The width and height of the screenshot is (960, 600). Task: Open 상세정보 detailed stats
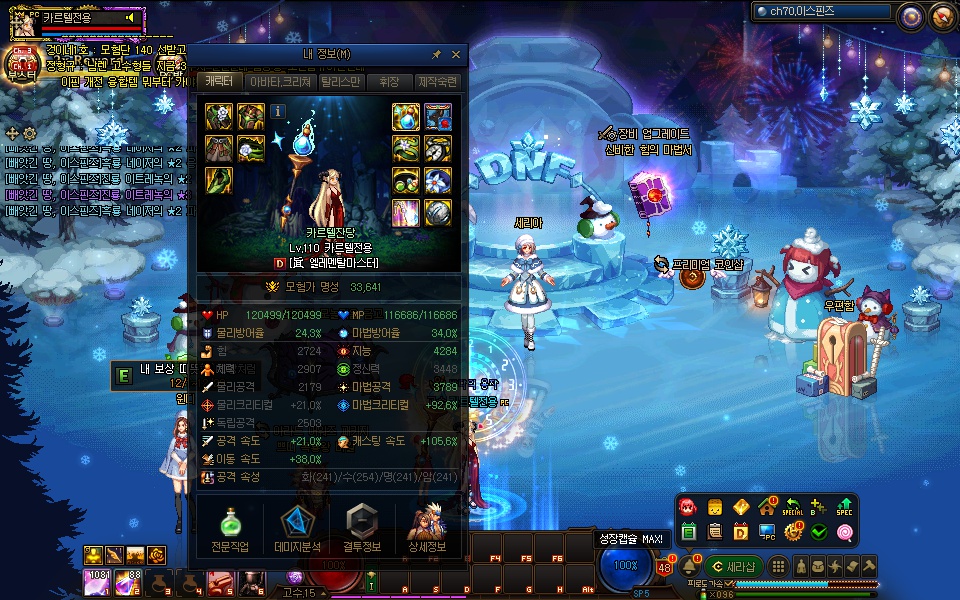click(428, 530)
